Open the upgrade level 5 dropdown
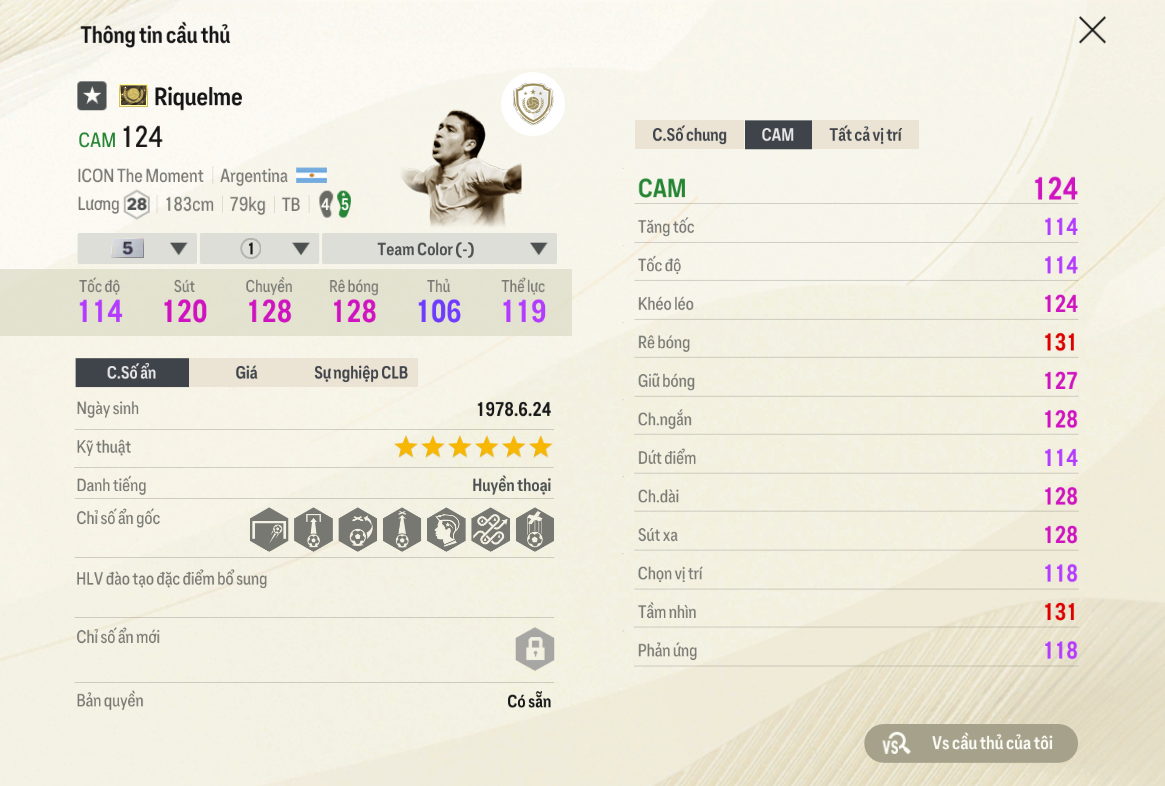The width and height of the screenshot is (1165, 786). point(137,249)
